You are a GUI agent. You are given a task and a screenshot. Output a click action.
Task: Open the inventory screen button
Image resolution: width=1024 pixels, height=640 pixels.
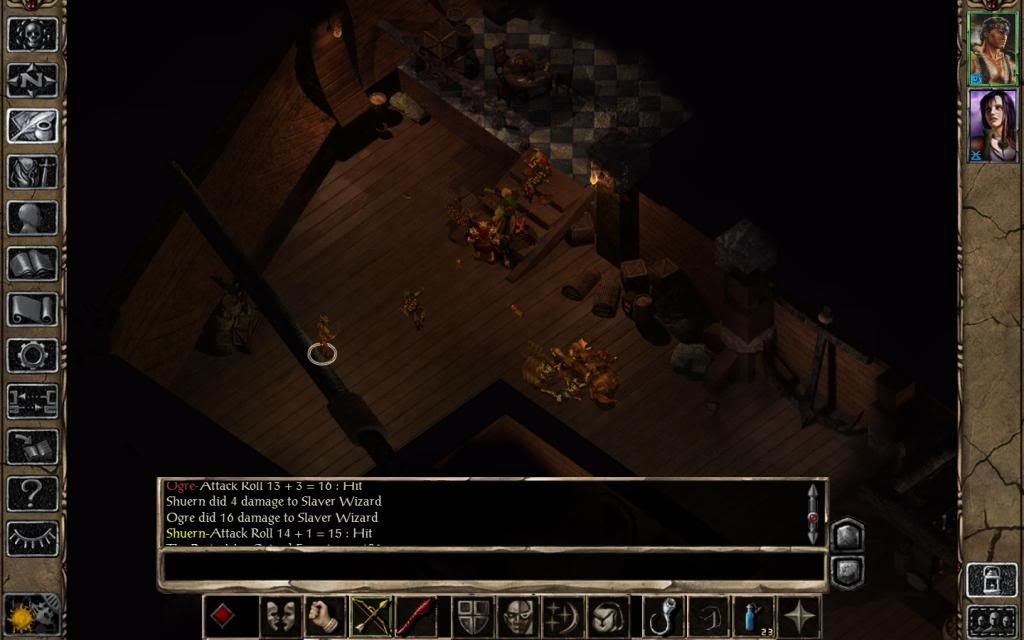pyautogui.click(x=33, y=172)
